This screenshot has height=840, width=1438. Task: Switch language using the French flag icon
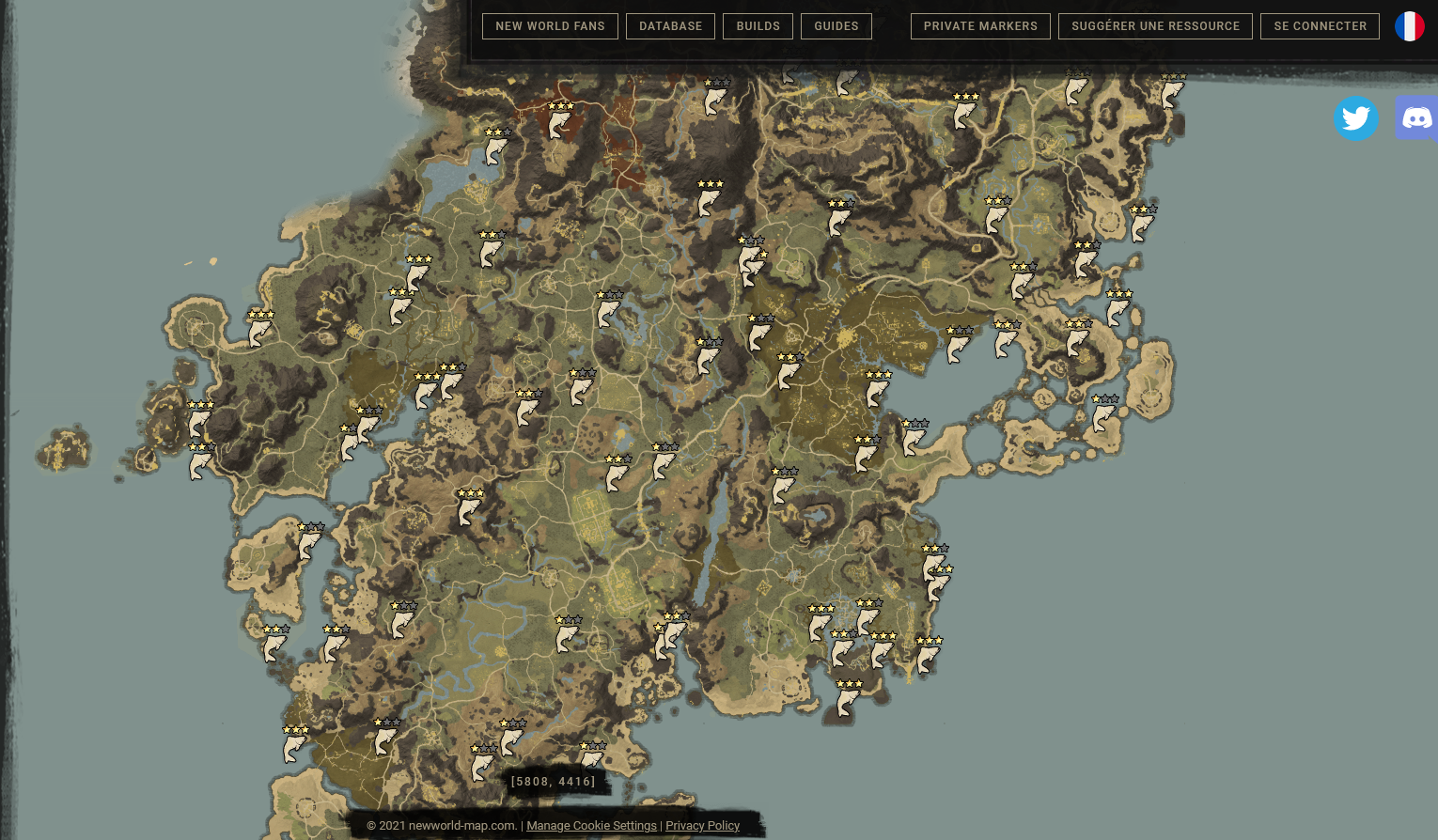point(1408,26)
